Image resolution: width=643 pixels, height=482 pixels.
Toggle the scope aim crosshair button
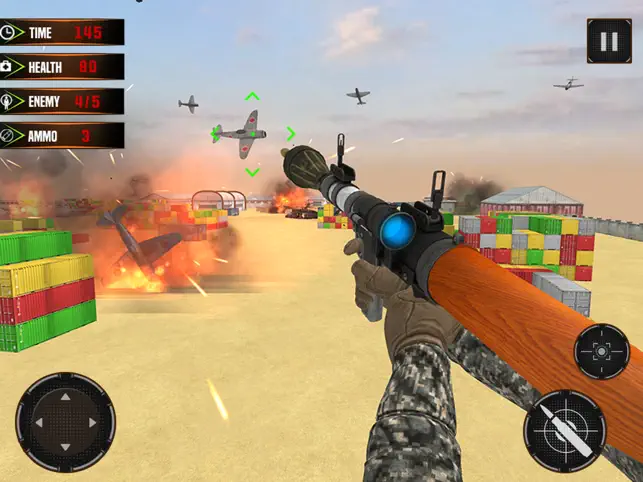[x=602, y=351]
